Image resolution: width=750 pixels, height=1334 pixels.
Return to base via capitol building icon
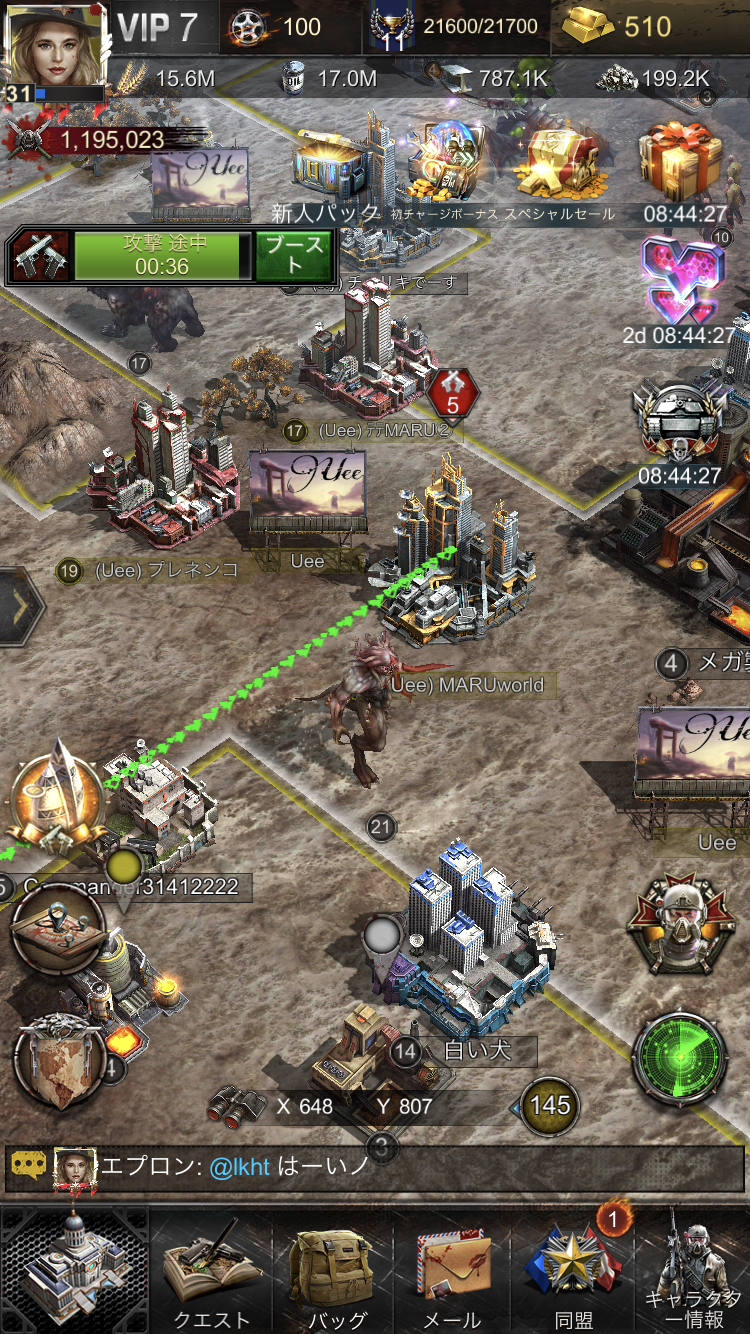74,1268
